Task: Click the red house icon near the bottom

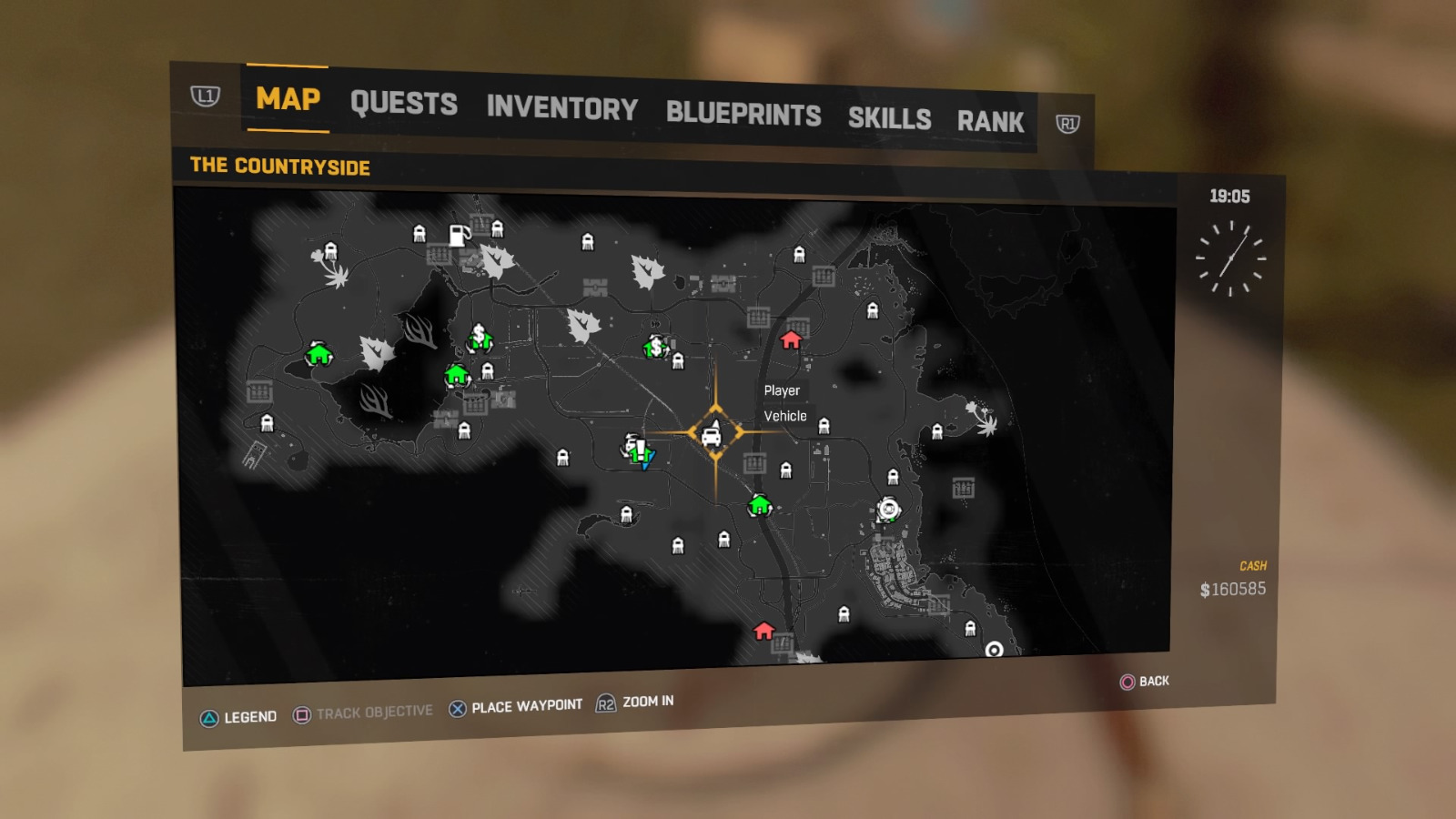Action: (x=763, y=630)
